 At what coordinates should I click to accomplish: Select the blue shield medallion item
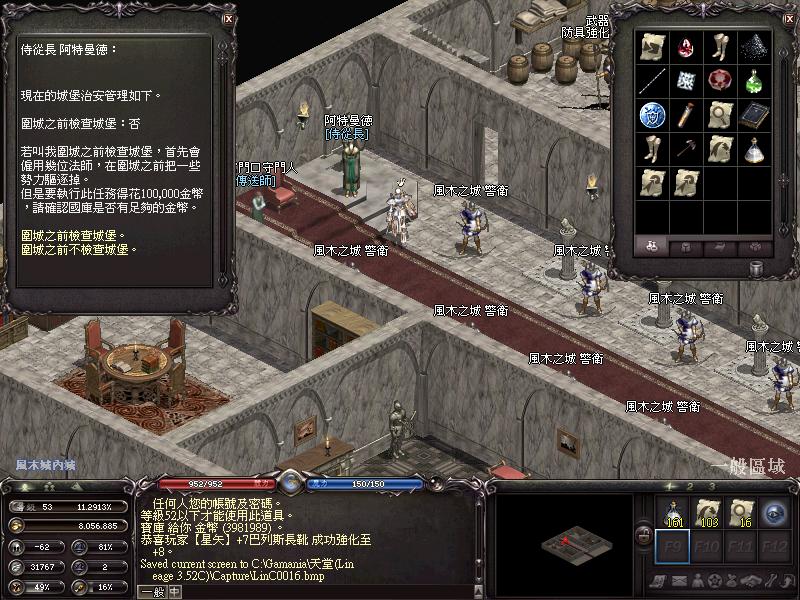click(x=651, y=115)
